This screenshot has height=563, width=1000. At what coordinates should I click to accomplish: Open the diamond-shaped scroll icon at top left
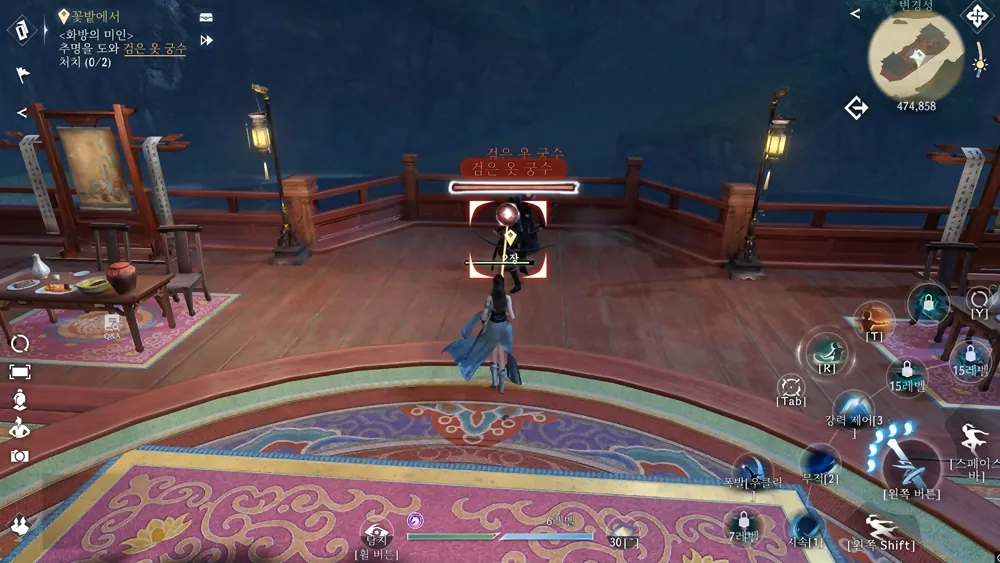[x=22, y=28]
